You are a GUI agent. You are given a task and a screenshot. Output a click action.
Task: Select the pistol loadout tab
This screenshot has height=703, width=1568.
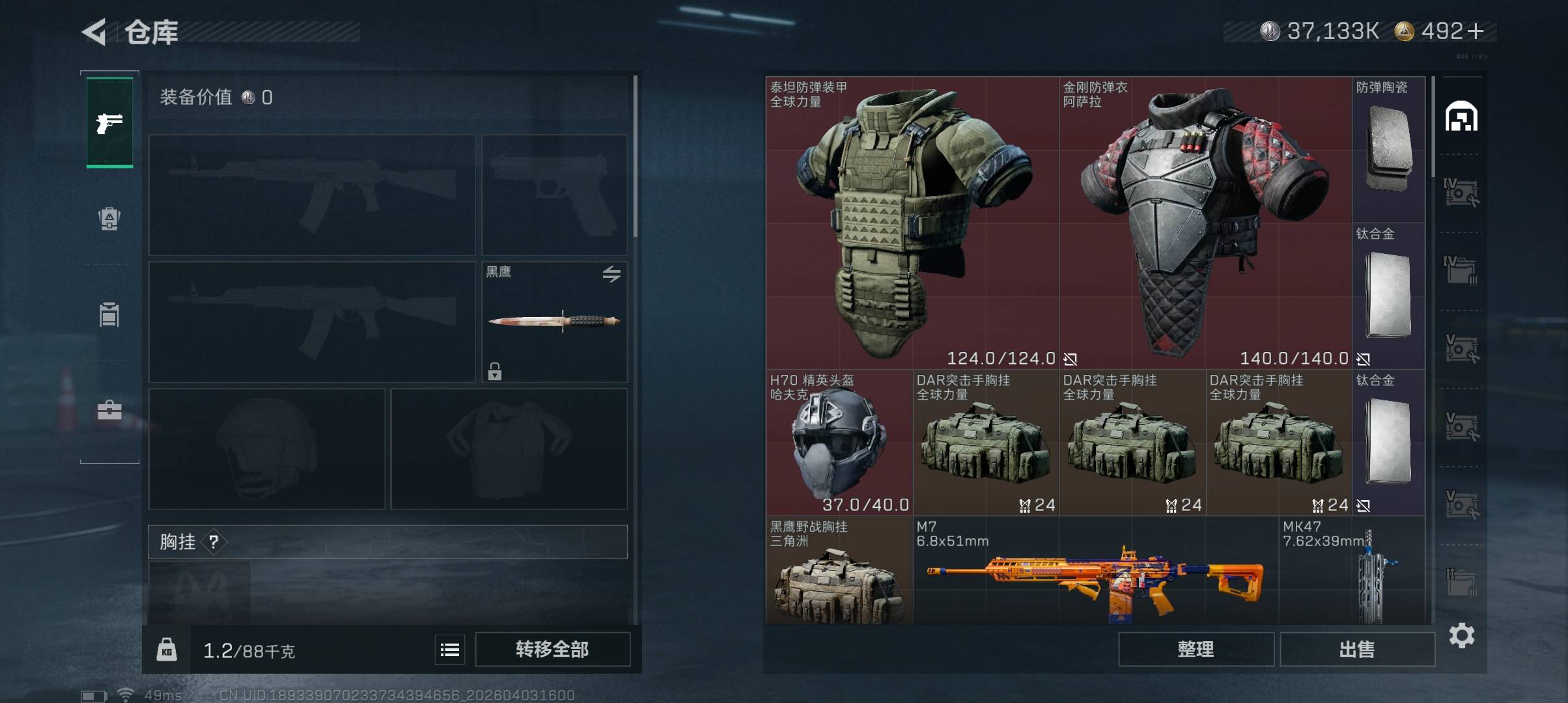point(109,122)
